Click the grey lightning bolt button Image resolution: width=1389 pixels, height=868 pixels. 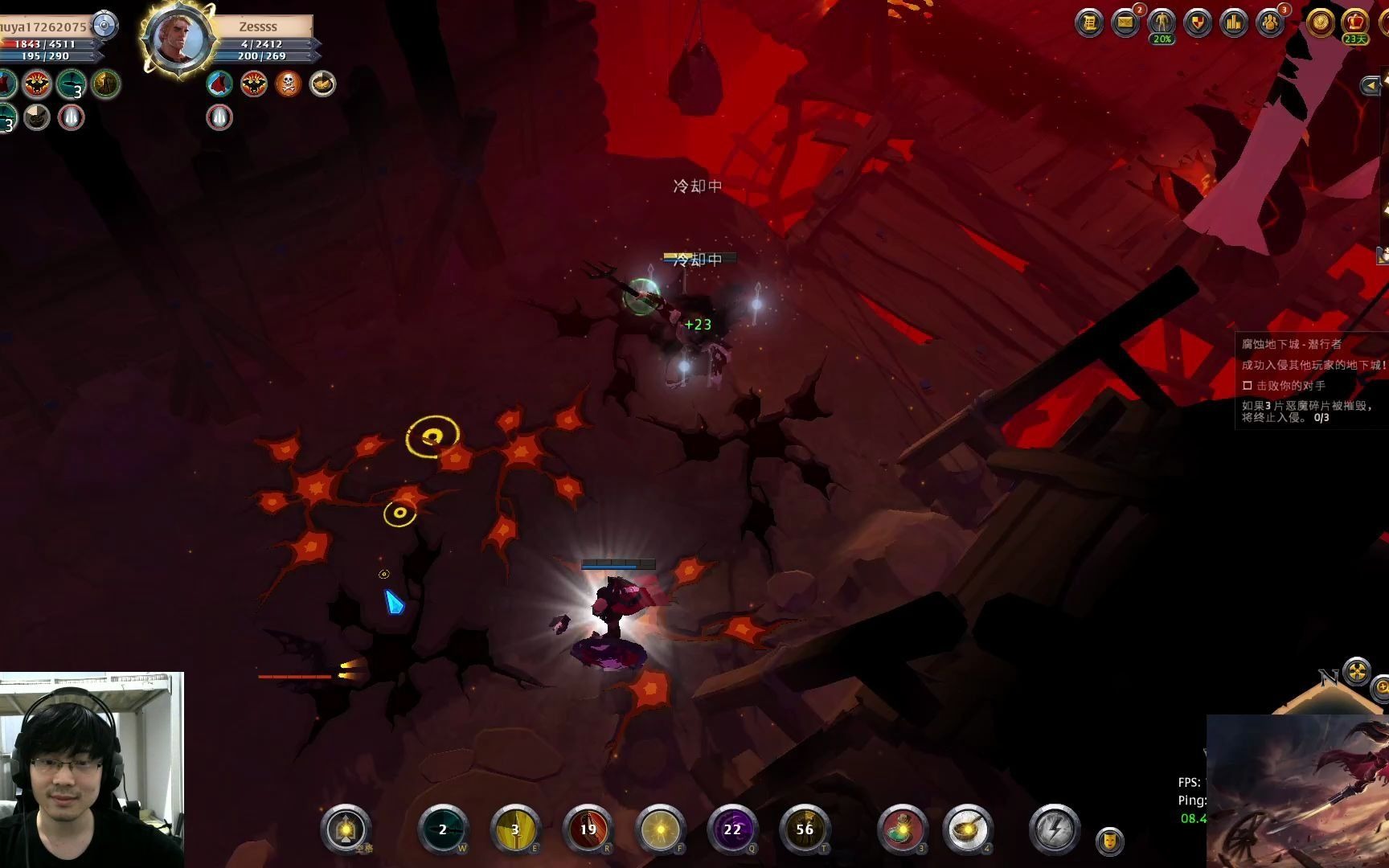(x=1054, y=829)
